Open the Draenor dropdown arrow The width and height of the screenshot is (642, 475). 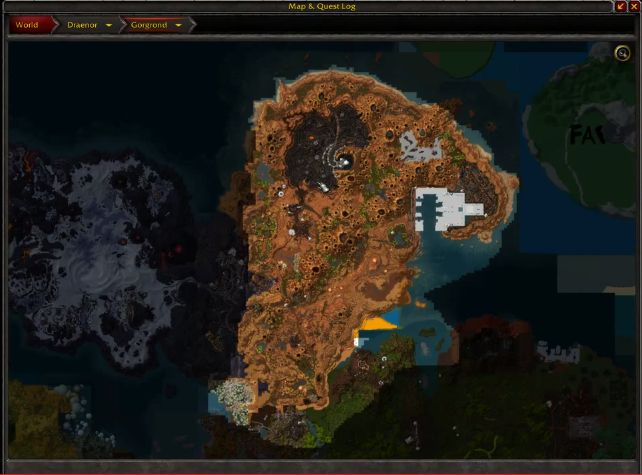point(108,25)
